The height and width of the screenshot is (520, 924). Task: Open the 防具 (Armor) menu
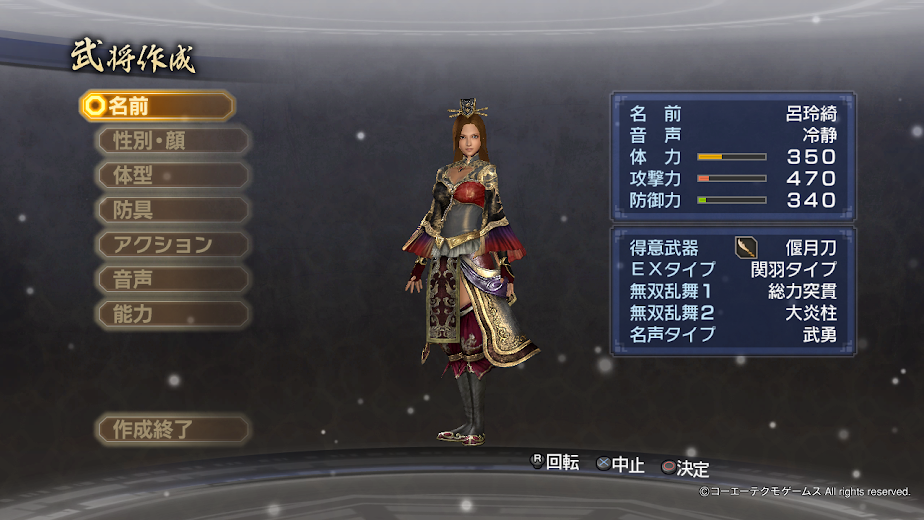[x=171, y=210]
